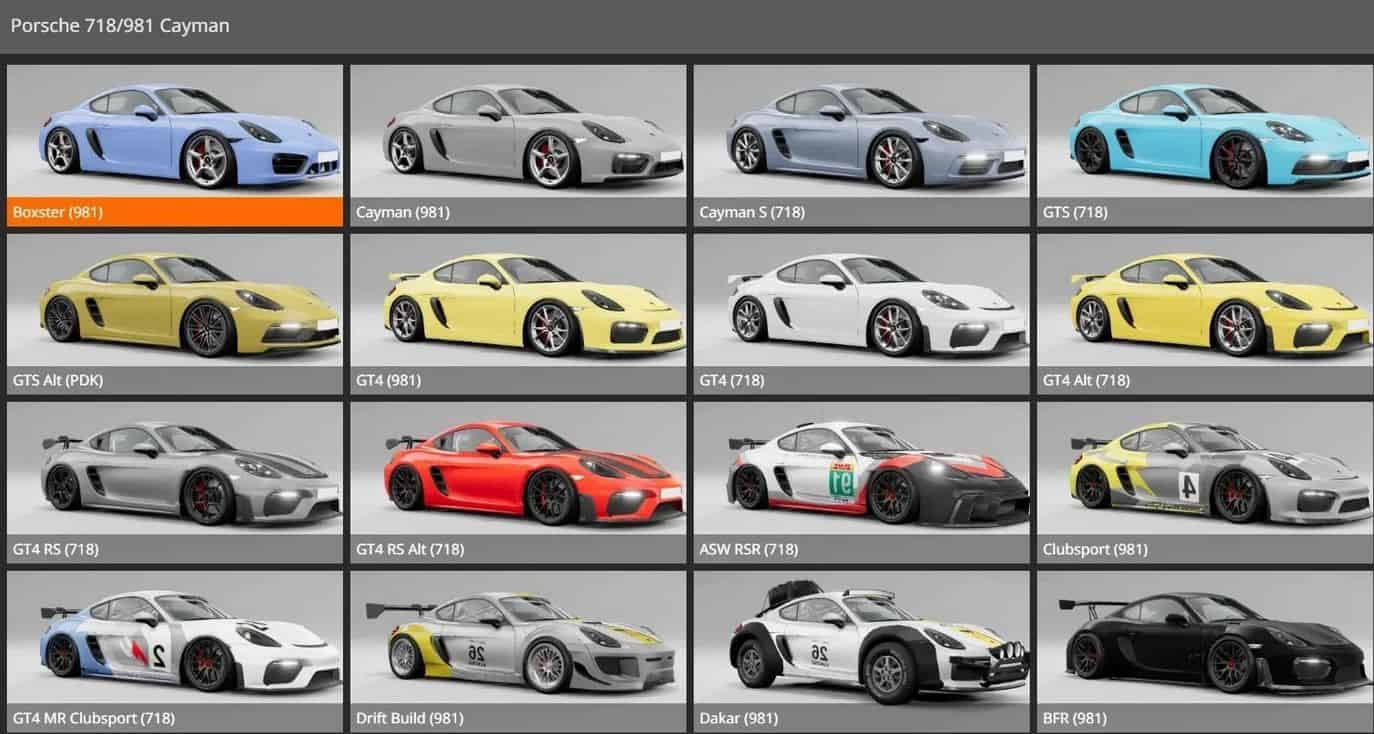Screen dimensions: 1374x734
Task: Select the Dakar (981) rally variant
Action: [861, 650]
